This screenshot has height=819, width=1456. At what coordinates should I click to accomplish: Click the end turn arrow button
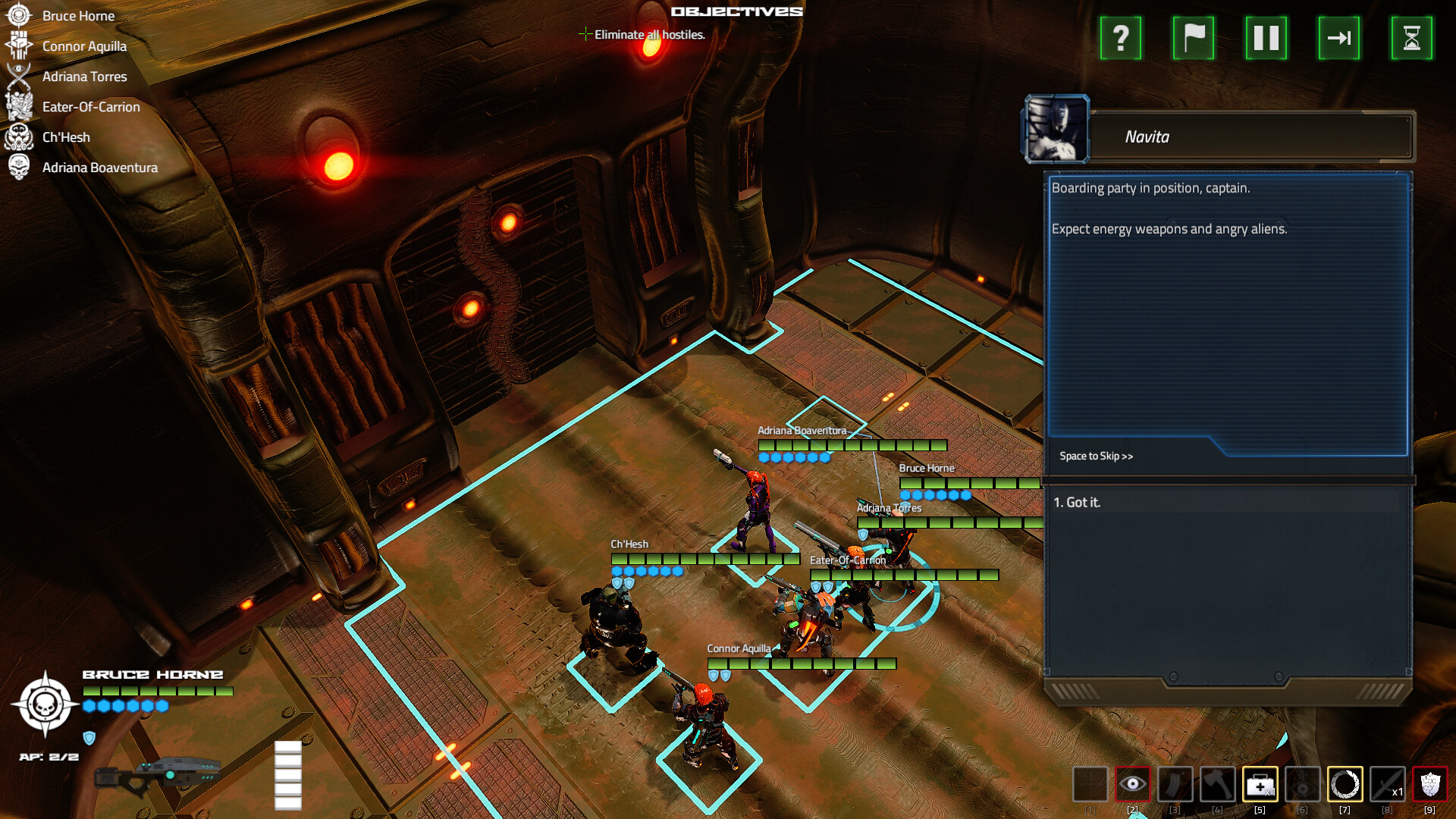tap(1339, 39)
